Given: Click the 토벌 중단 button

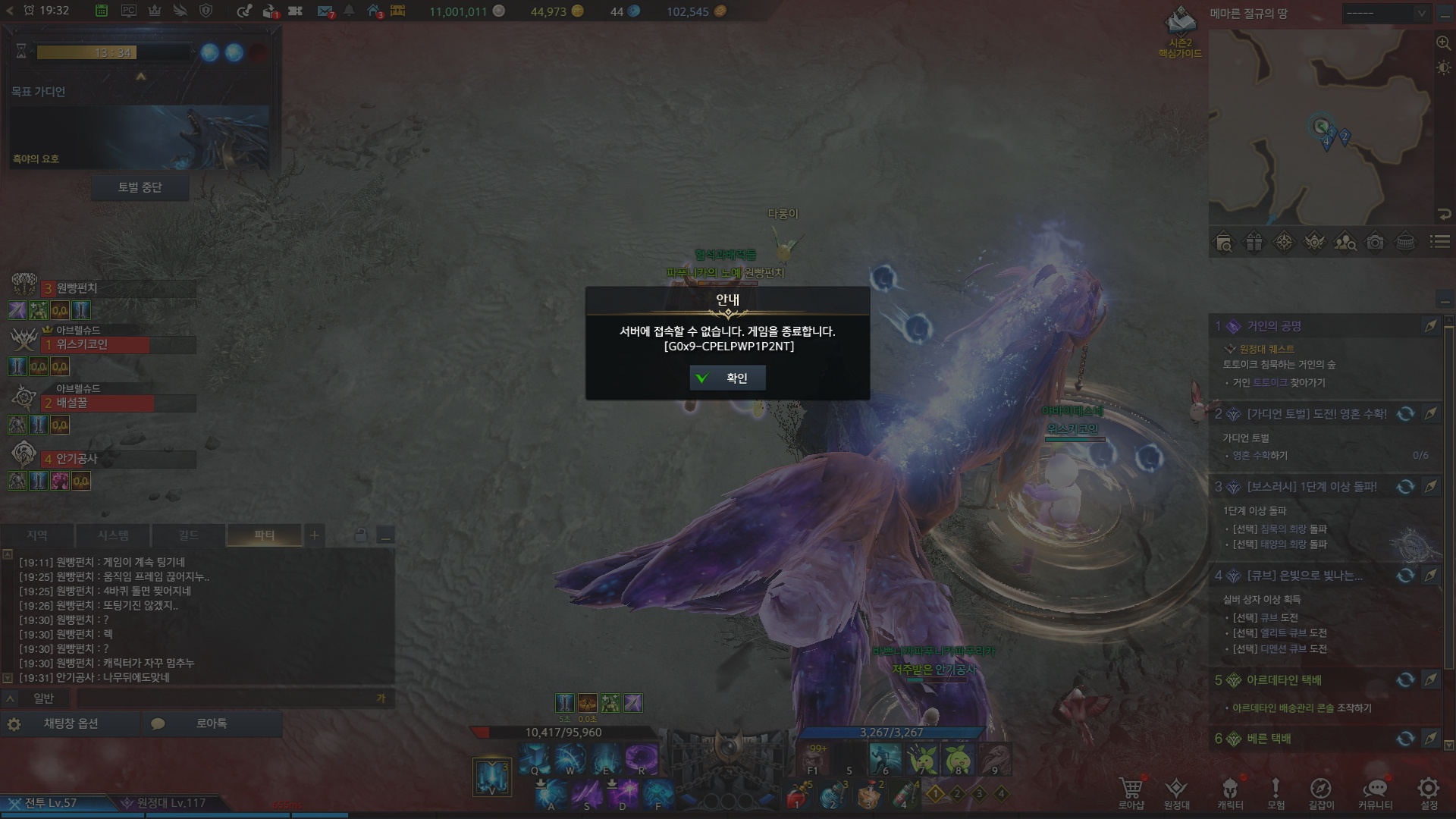Looking at the screenshot, I should (140, 187).
